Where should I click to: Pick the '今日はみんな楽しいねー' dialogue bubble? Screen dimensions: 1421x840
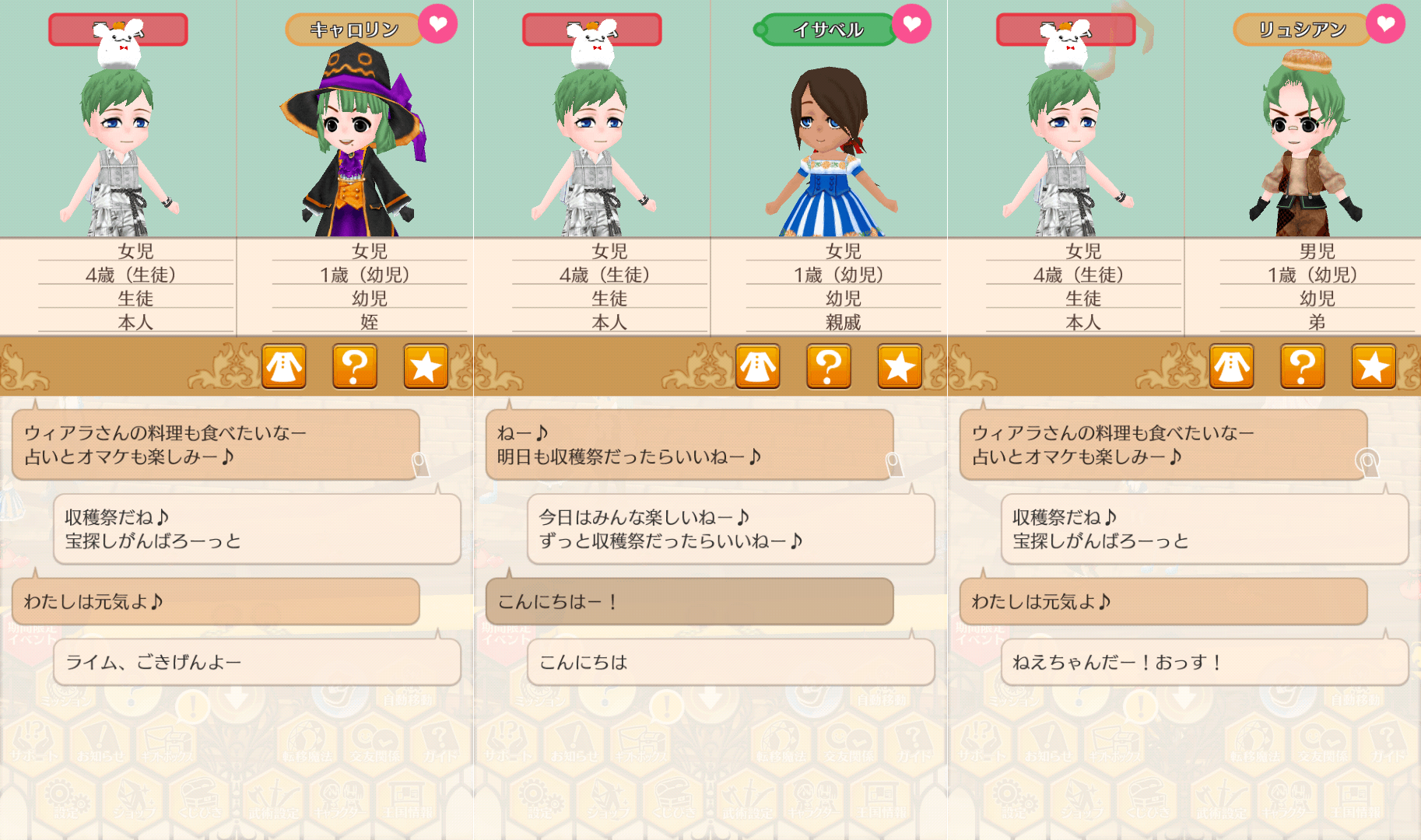pos(730,529)
